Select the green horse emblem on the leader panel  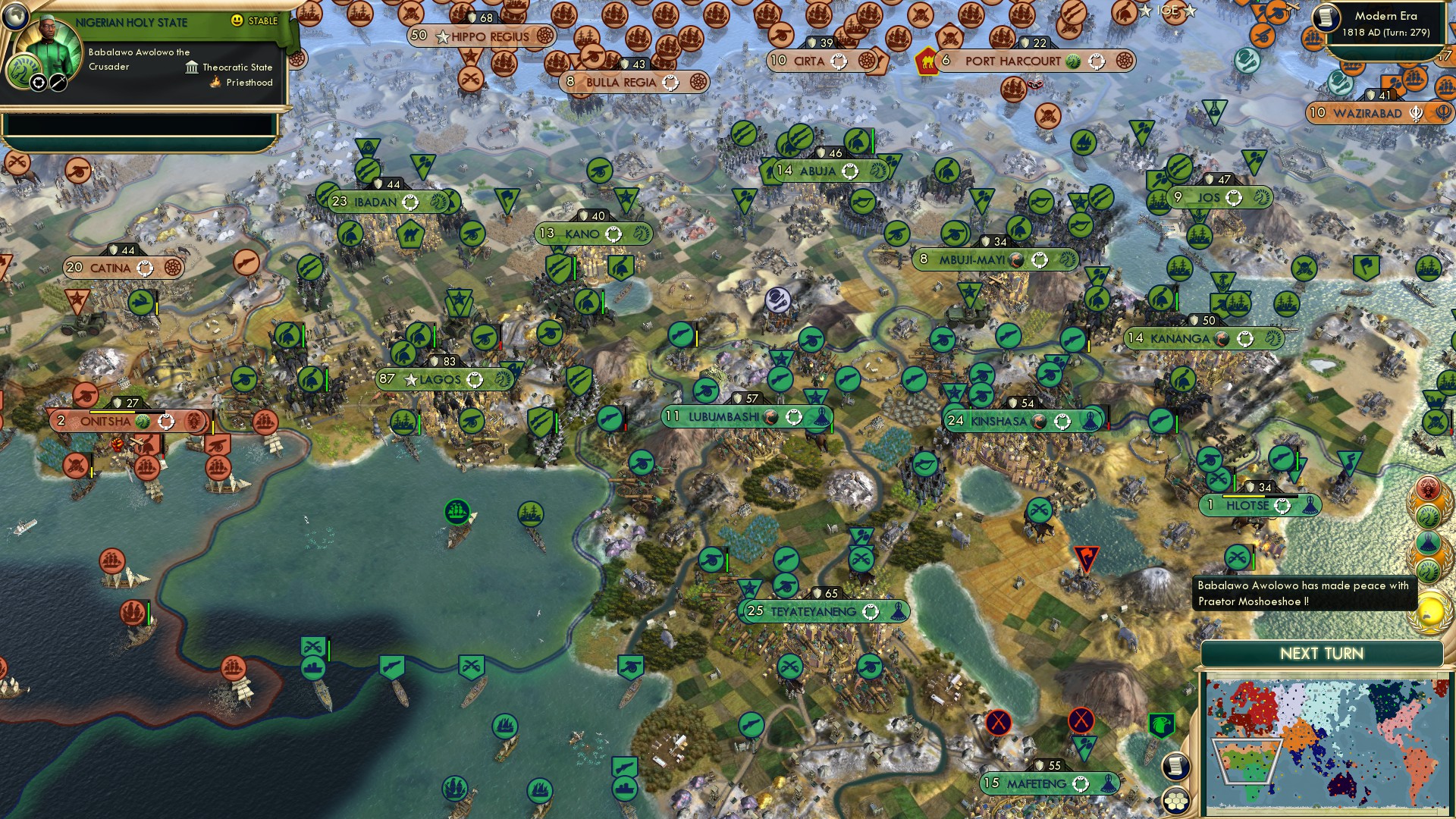pyautogui.click(x=24, y=71)
